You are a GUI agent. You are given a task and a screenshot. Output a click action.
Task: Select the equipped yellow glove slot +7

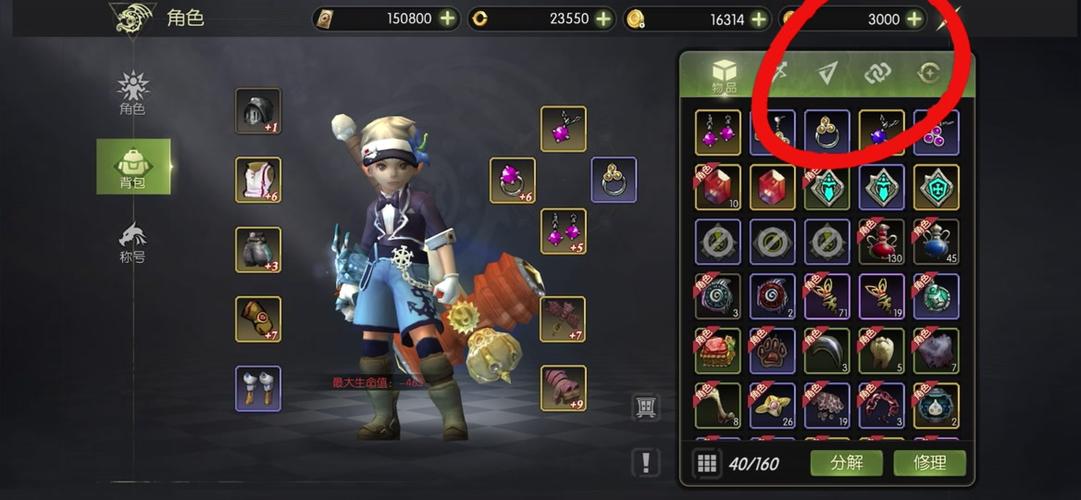[x=258, y=319]
